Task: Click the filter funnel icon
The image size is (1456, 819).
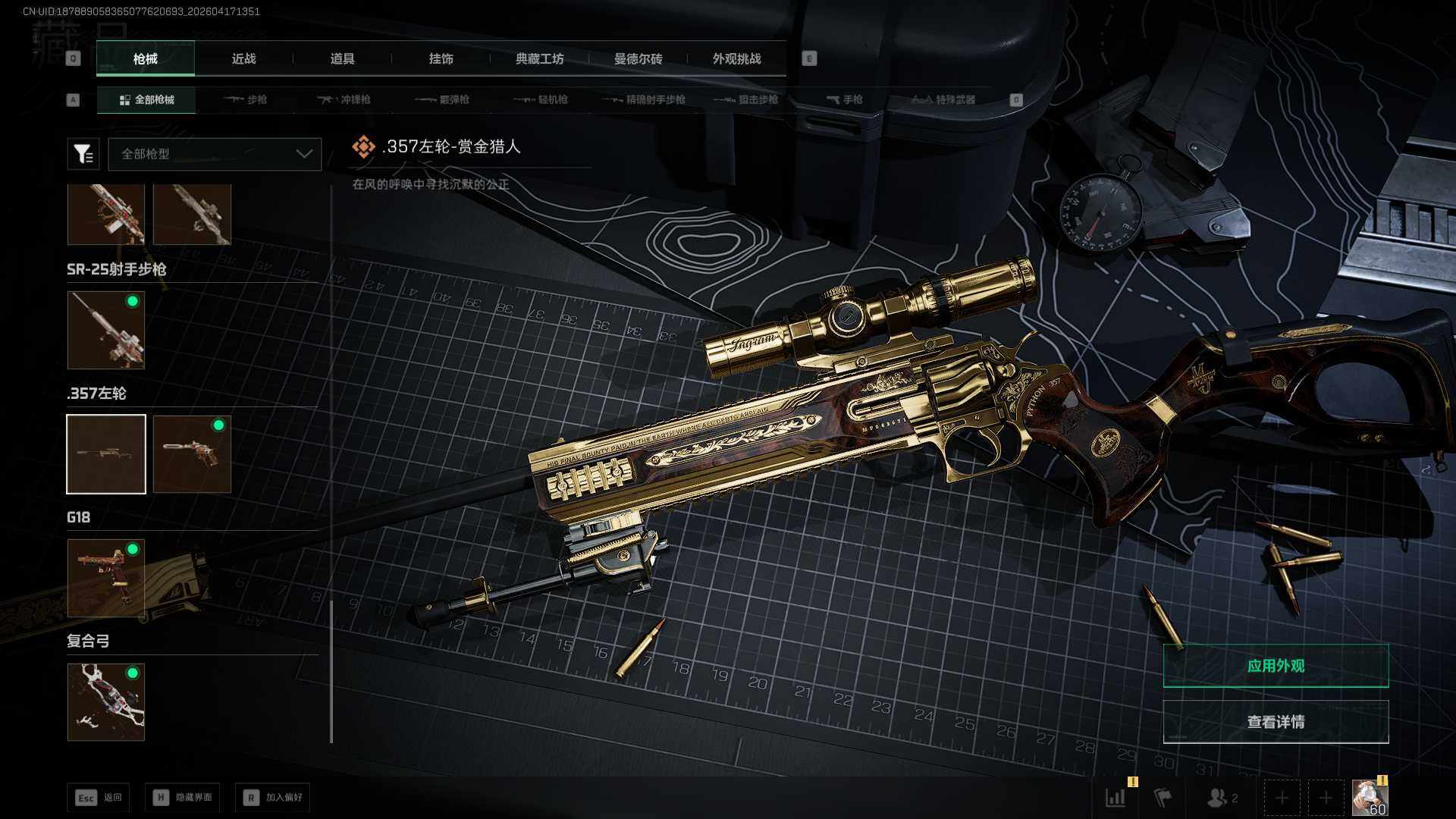Action: click(83, 154)
